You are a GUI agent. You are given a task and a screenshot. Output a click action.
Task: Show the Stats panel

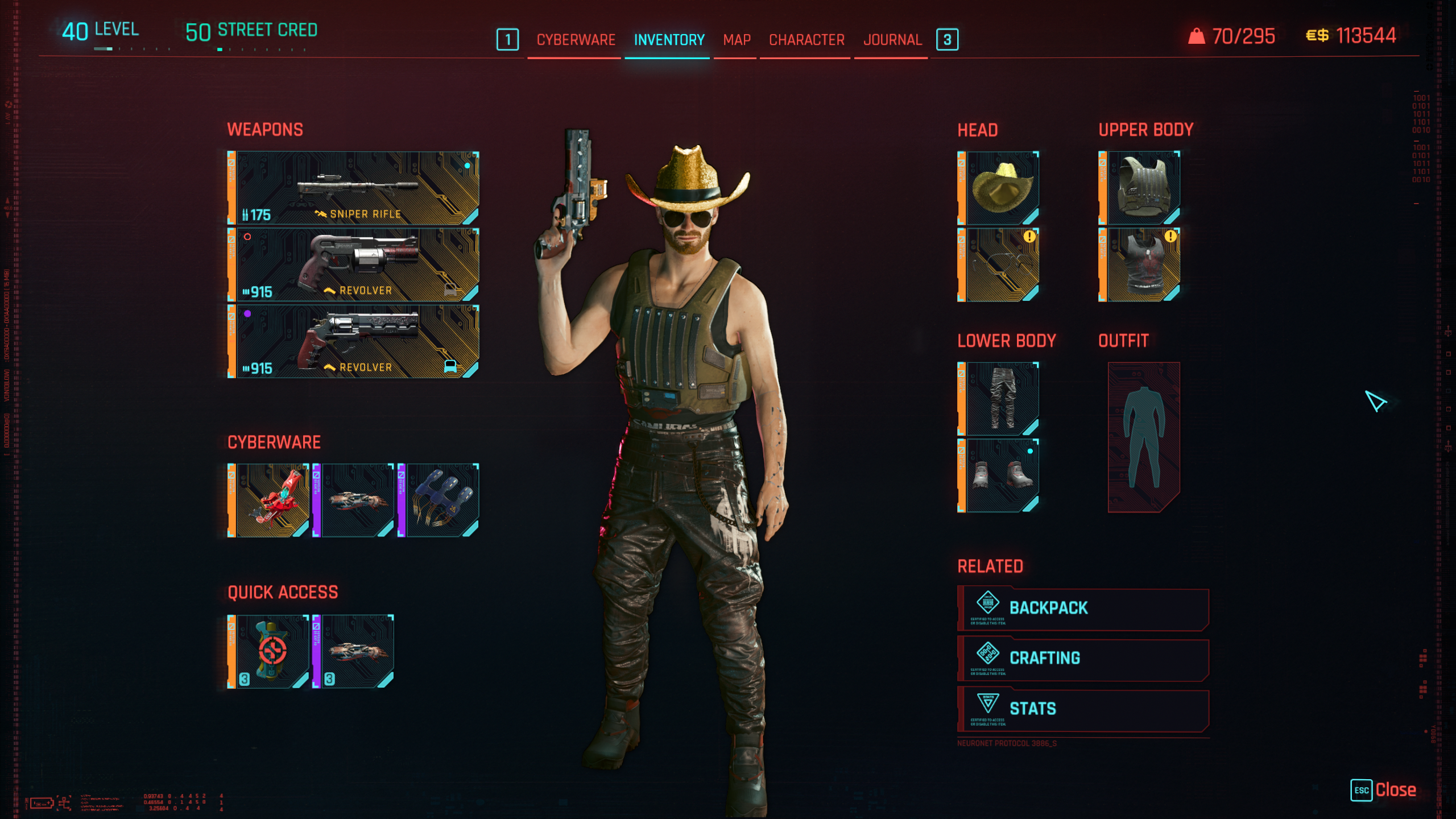pos(1083,709)
